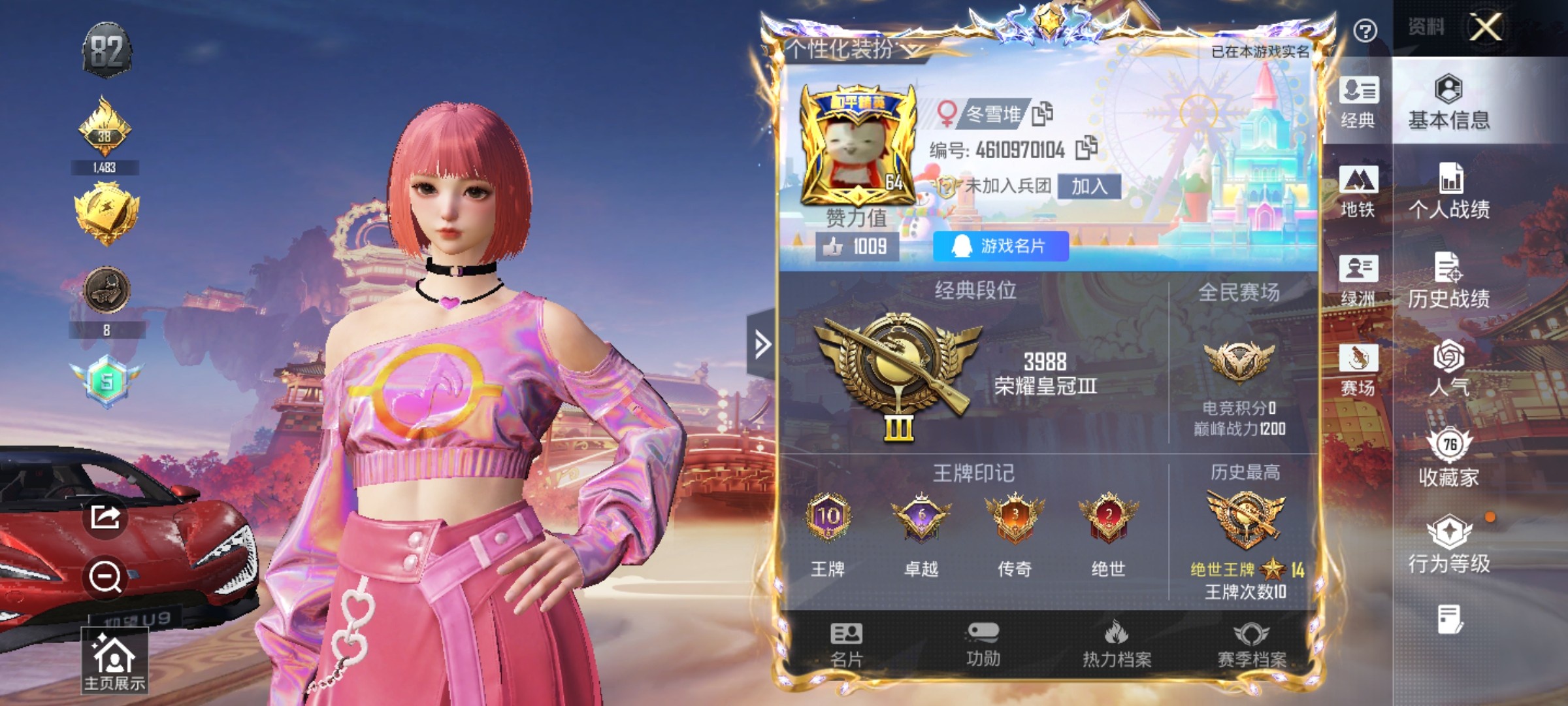Click the share icon on the left side
The width and height of the screenshot is (1568, 706).
pos(106,518)
